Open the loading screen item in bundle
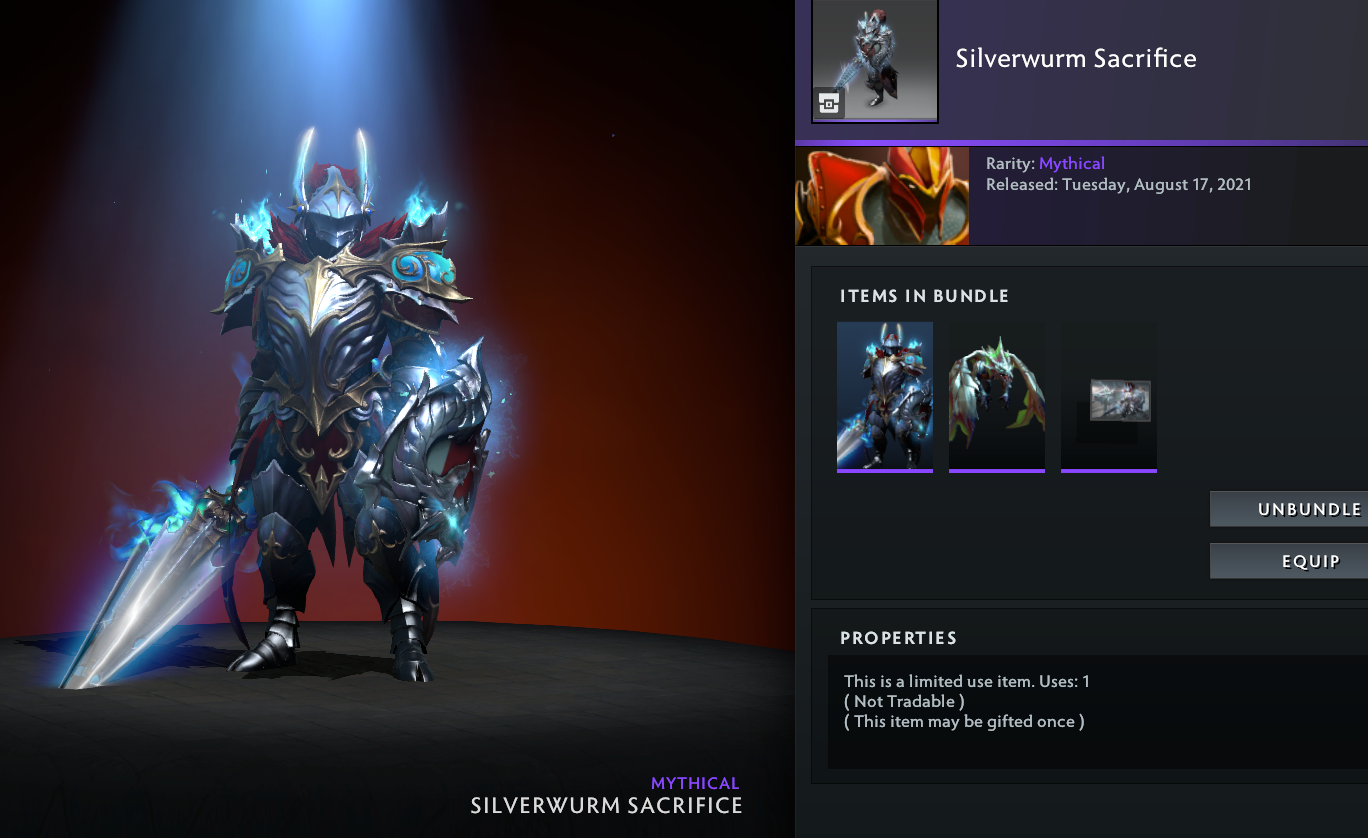Viewport: 1368px width, 838px height. [1109, 398]
